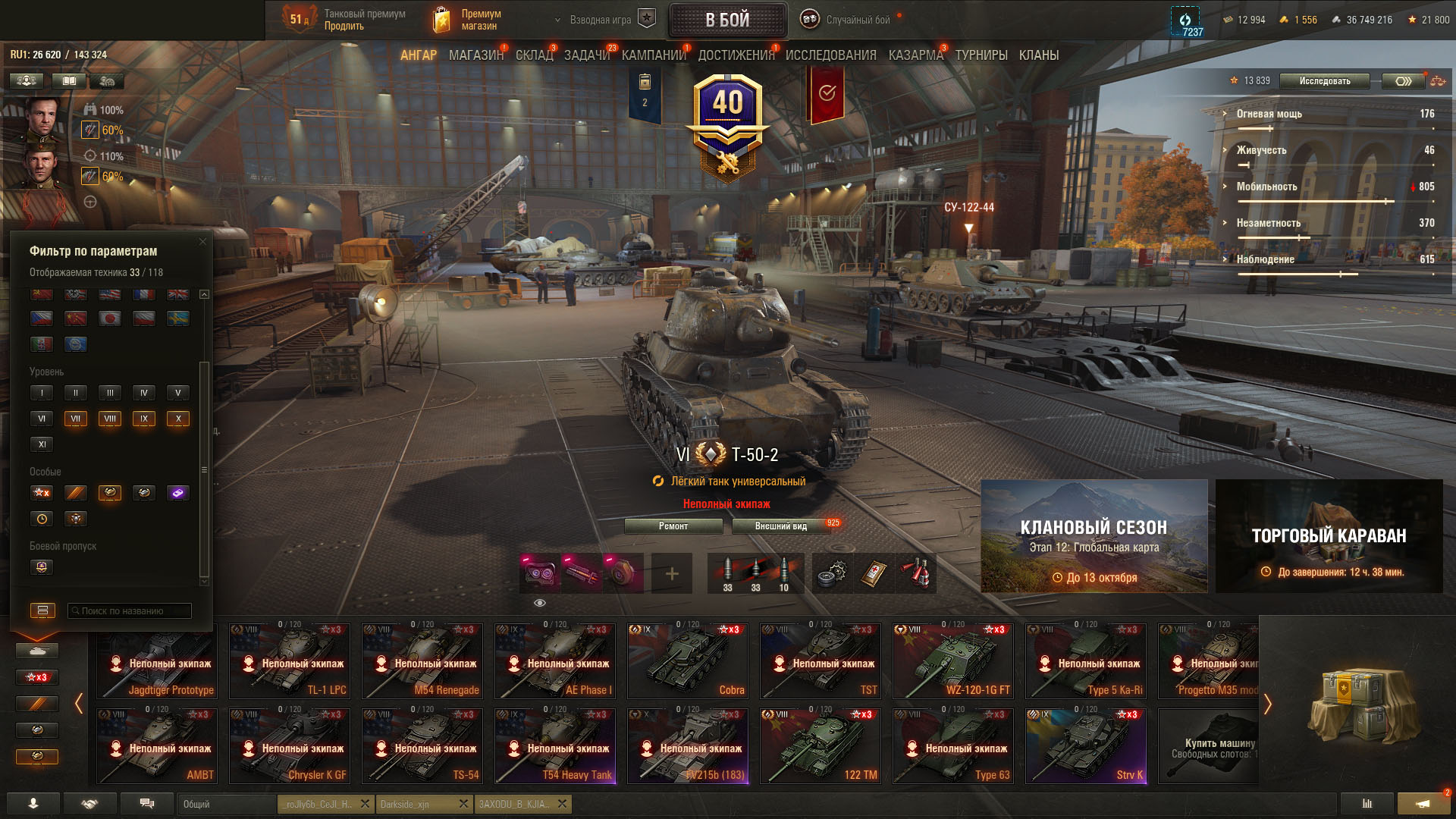Viewport: 1456px width, 819px height.
Task: Toggle the tier X filter
Action: tap(178, 419)
